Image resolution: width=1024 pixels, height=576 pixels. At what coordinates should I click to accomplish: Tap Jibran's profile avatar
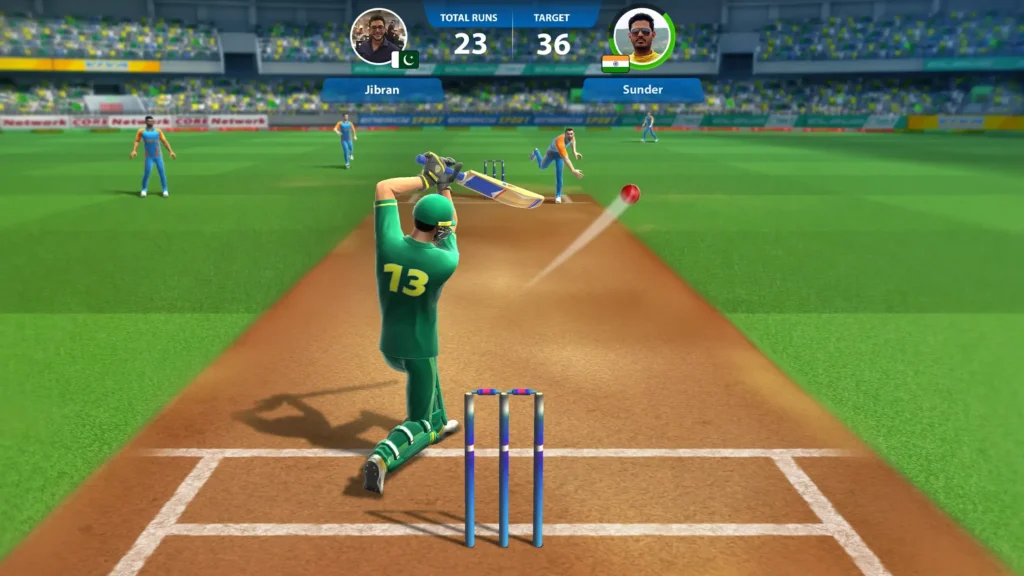378,36
